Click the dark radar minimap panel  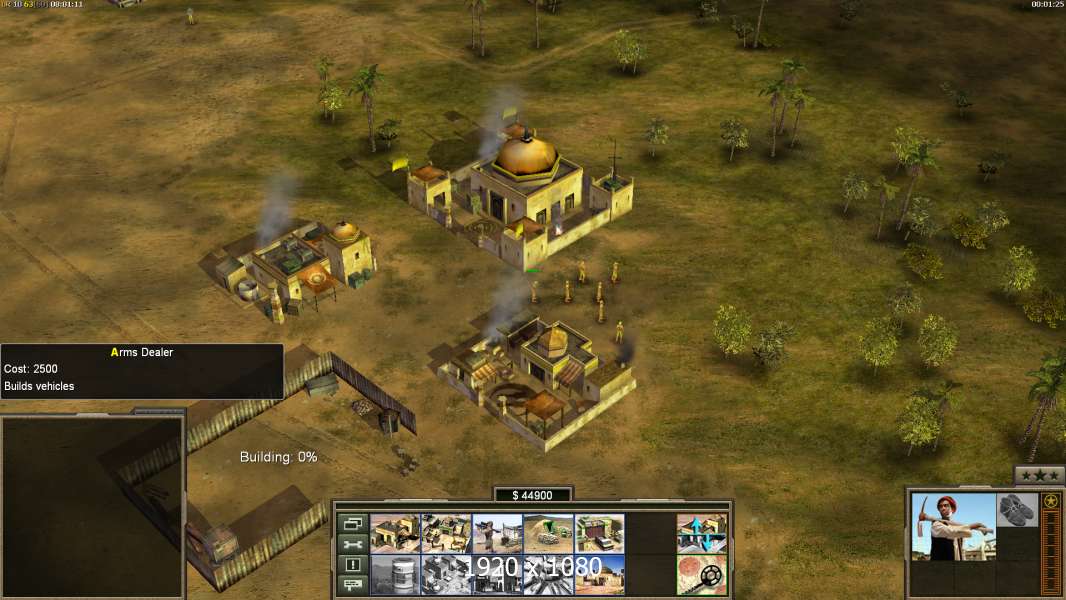(x=92, y=507)
